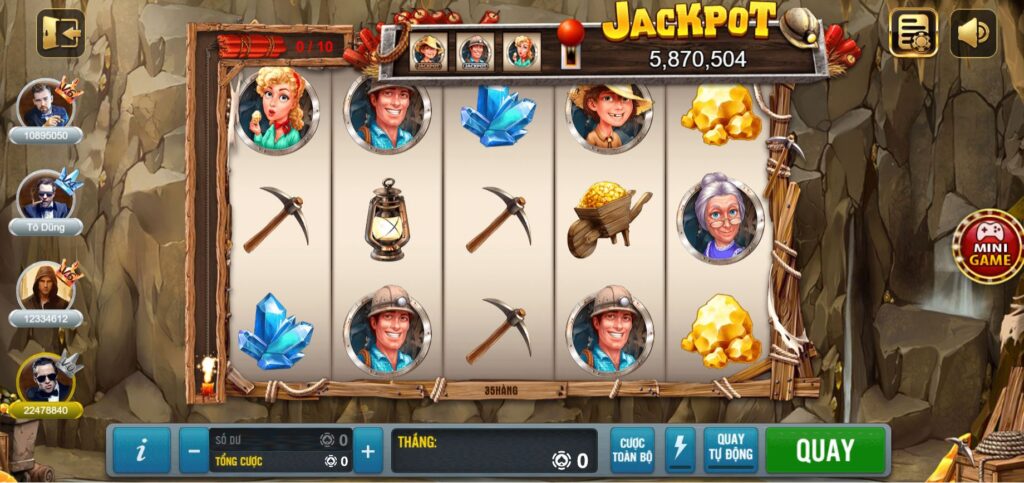This screenshot has height=483, width=1024.
Task: Open player 12334612's profile avatar
Action: (x=46, y=287)
